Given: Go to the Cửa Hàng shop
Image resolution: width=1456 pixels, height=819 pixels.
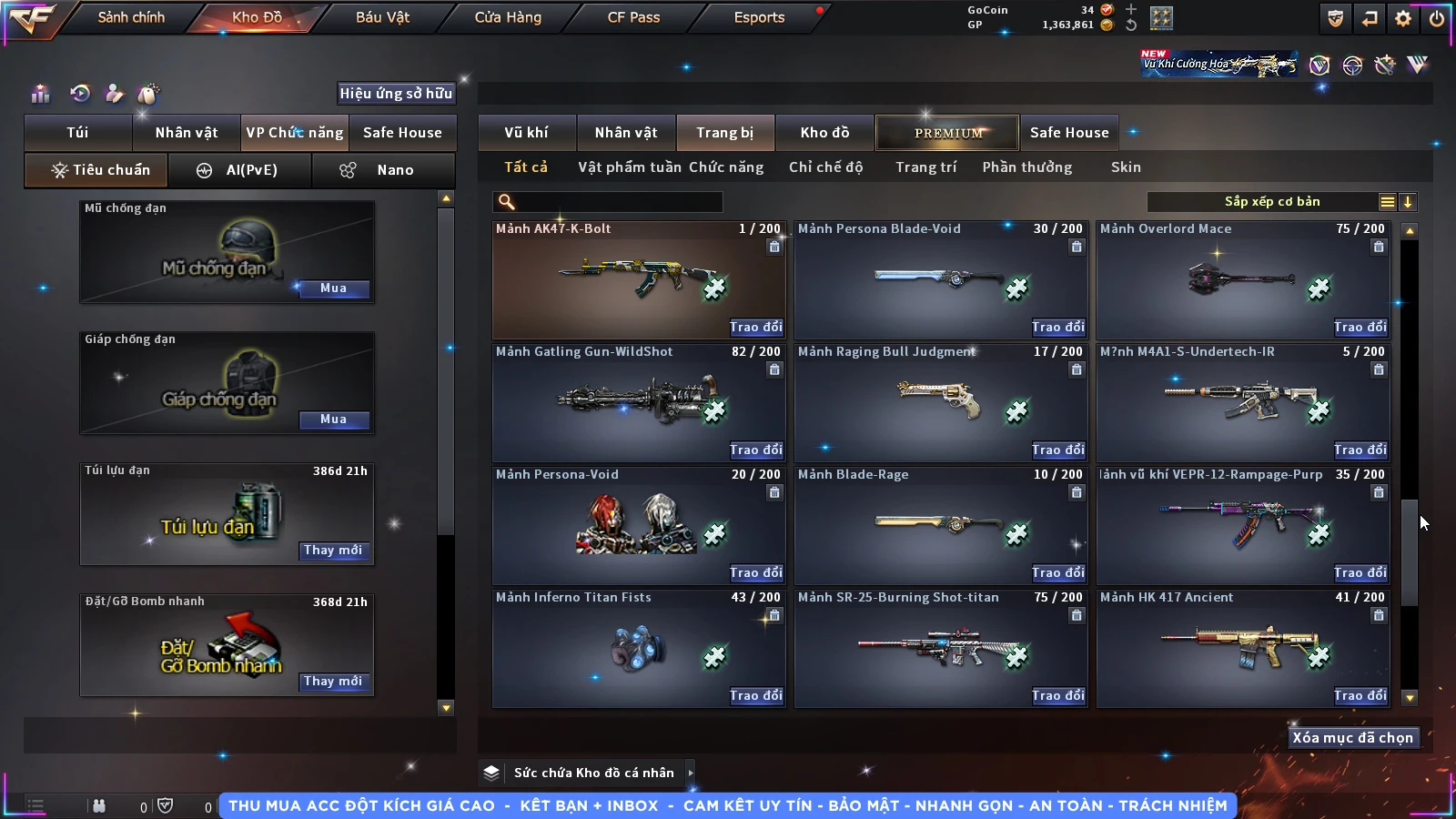Looking at the screenshot, I should pyautogui.click(x=508, y=17).
